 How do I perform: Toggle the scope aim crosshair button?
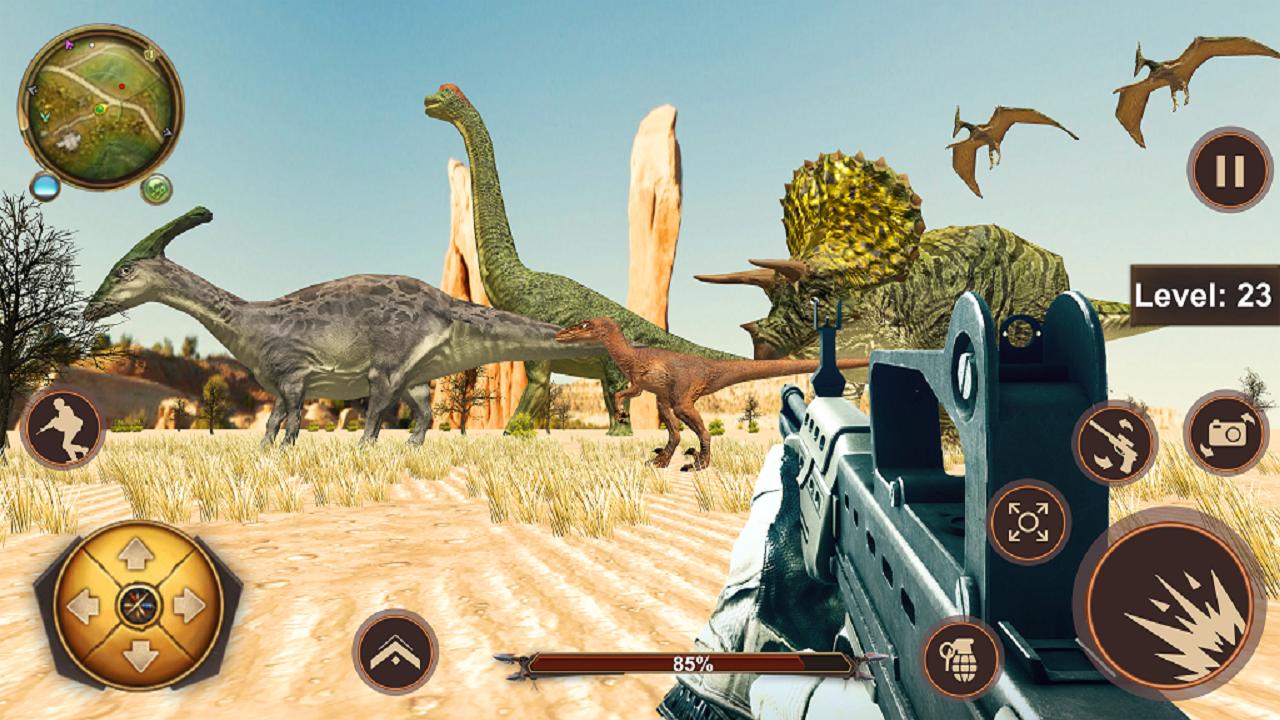[1028, 522]
